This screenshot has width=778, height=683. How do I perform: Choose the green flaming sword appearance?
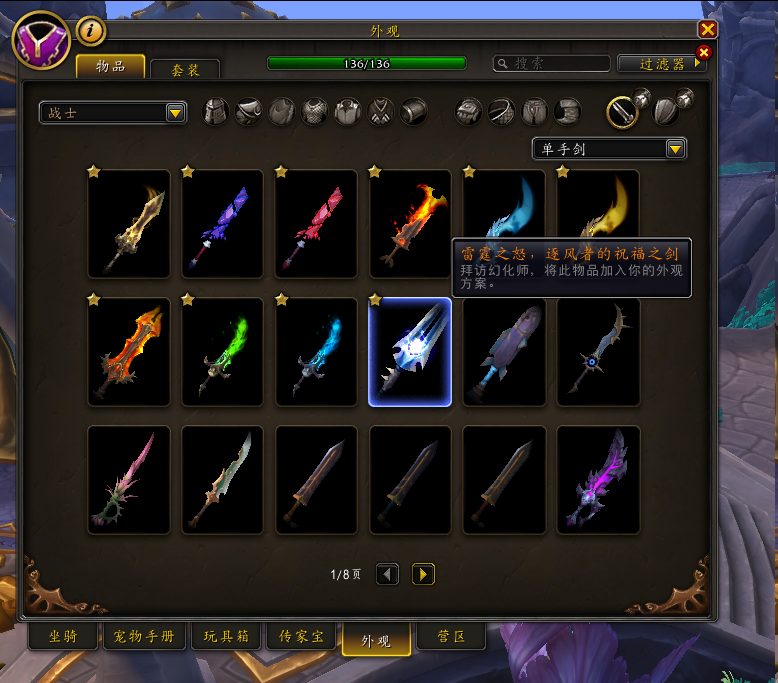(222, 352)
